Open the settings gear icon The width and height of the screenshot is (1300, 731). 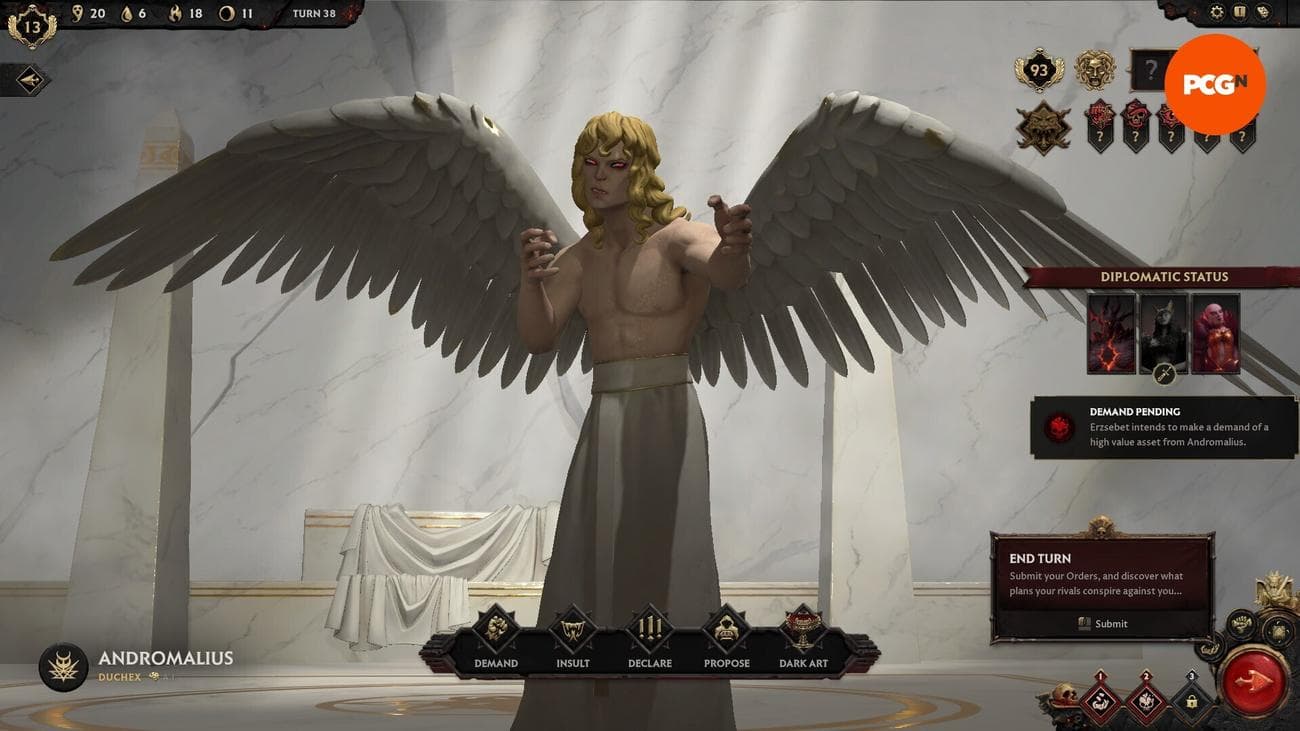[1217, 12]
